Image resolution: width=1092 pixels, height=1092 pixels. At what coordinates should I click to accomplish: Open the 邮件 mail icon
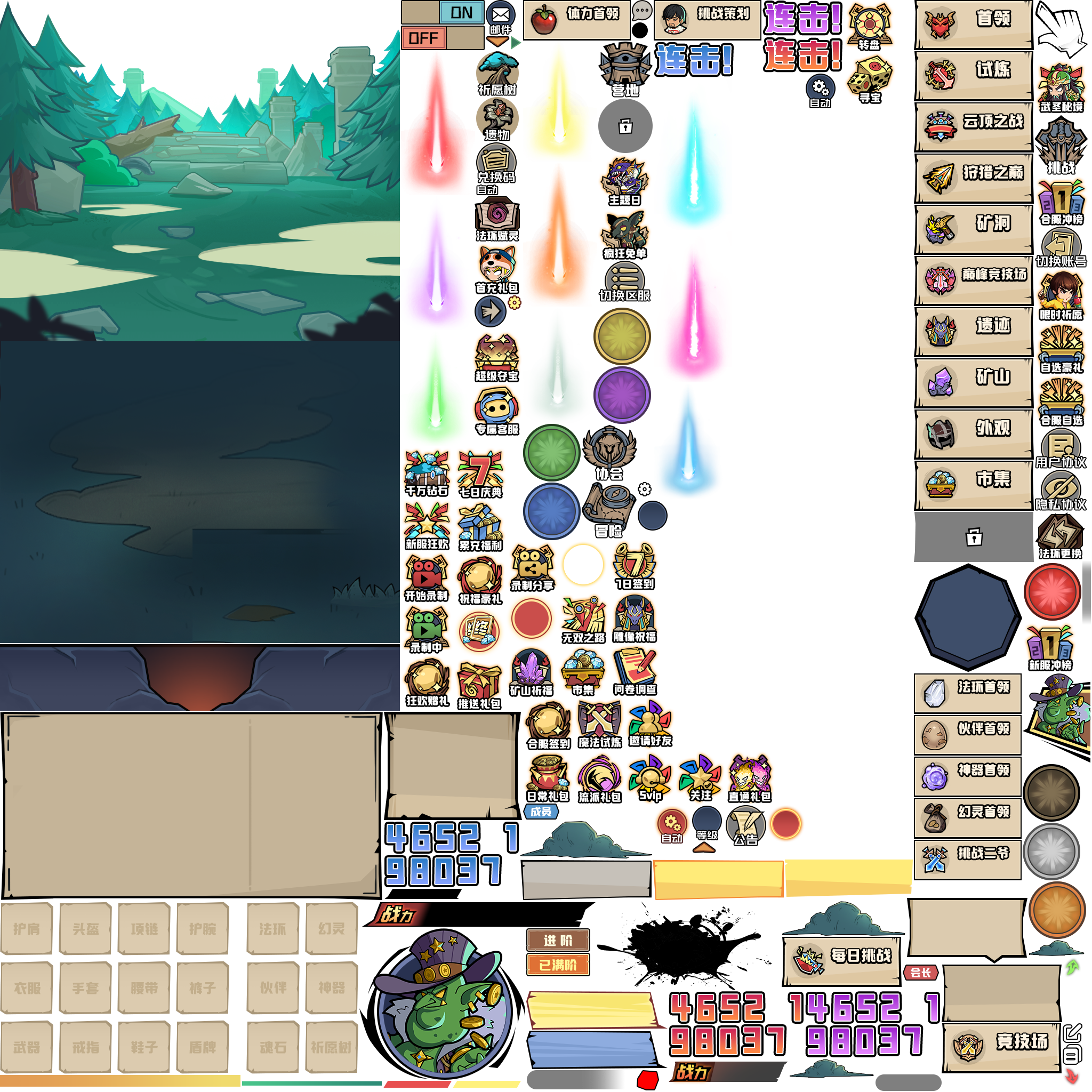(500, 17)
